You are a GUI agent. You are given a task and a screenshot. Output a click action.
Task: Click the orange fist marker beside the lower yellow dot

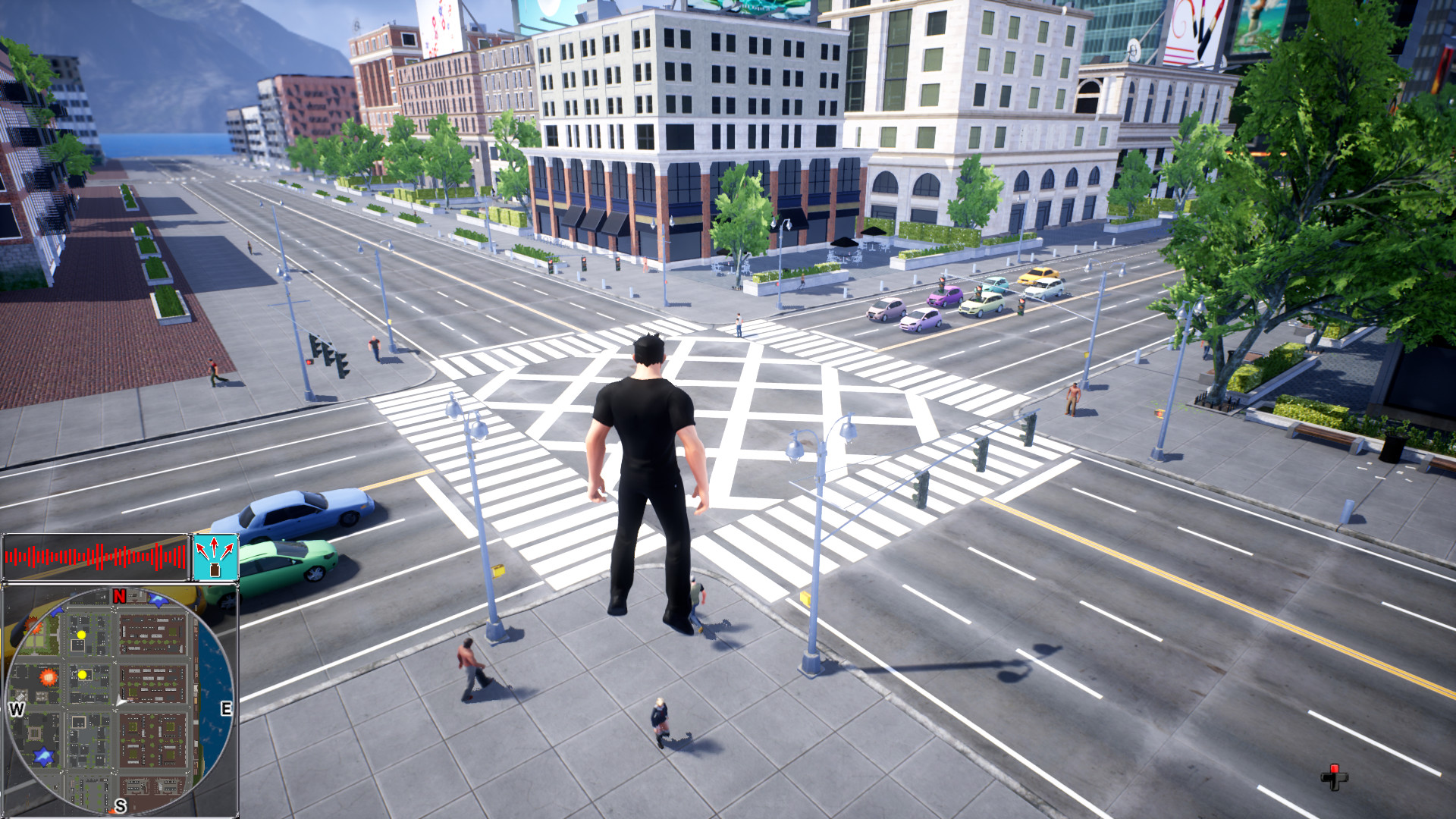pos(49,676)
